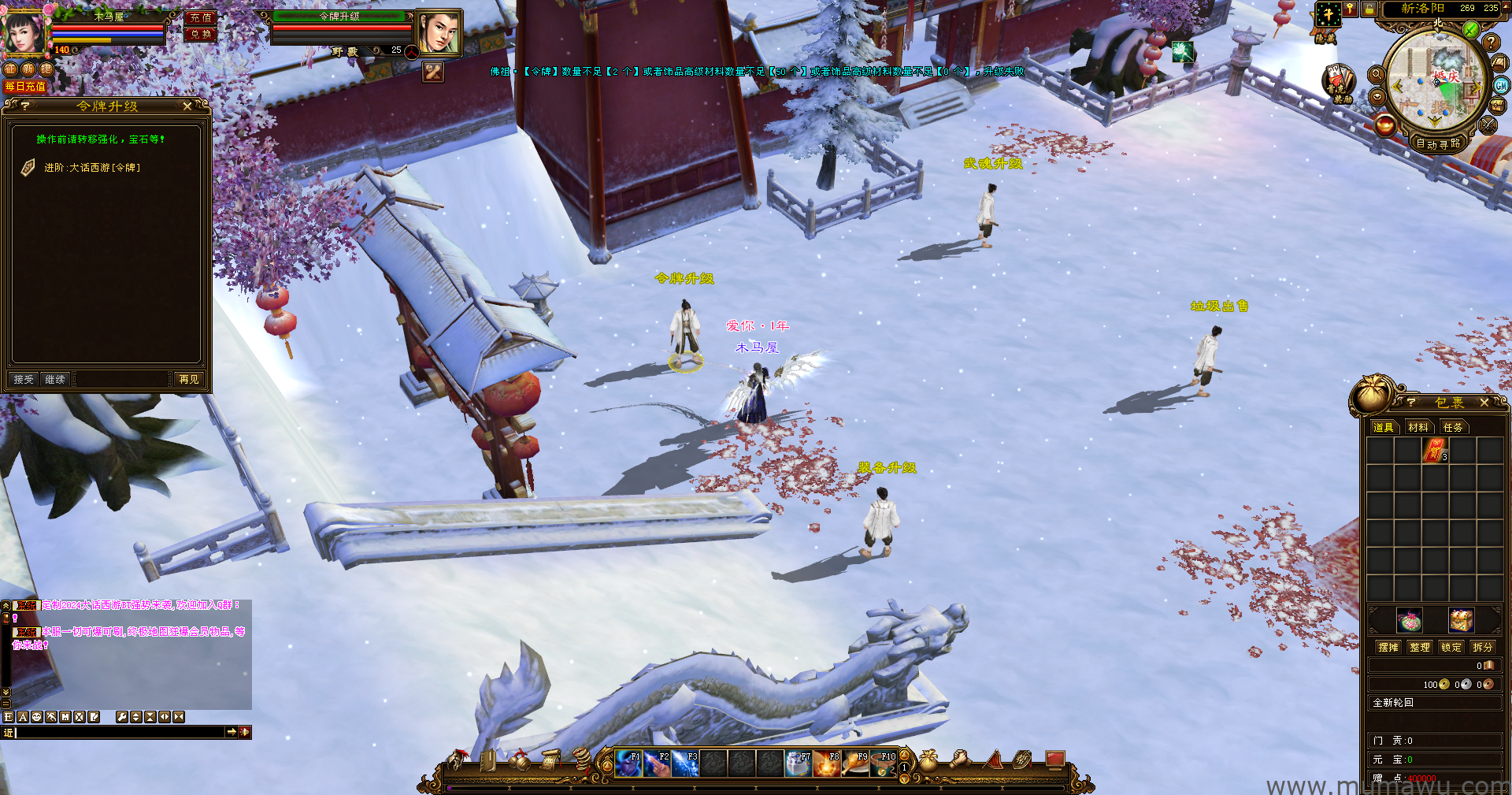
Task: Click the 锁定 lock button in the bag
Action: coord(1451,648)
